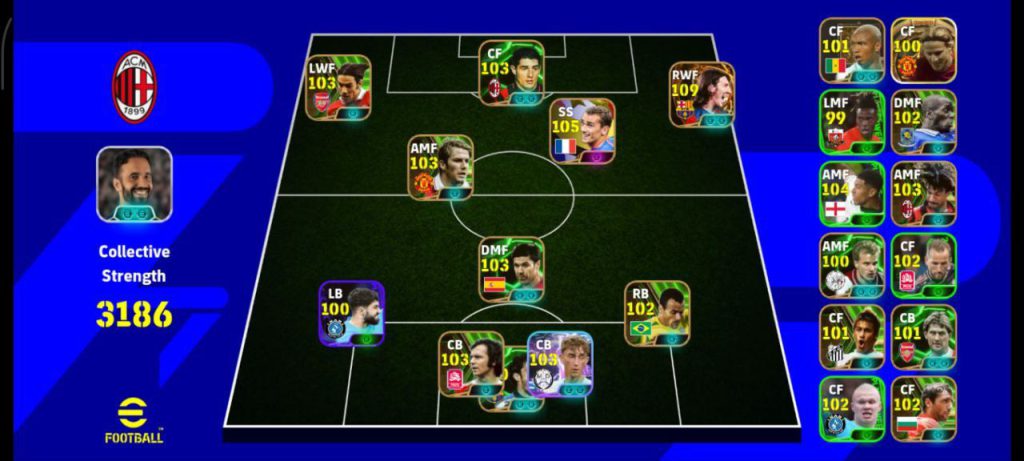Tap the LB 100 player card
The image size is (1024, 461).
tap(351, 313)
